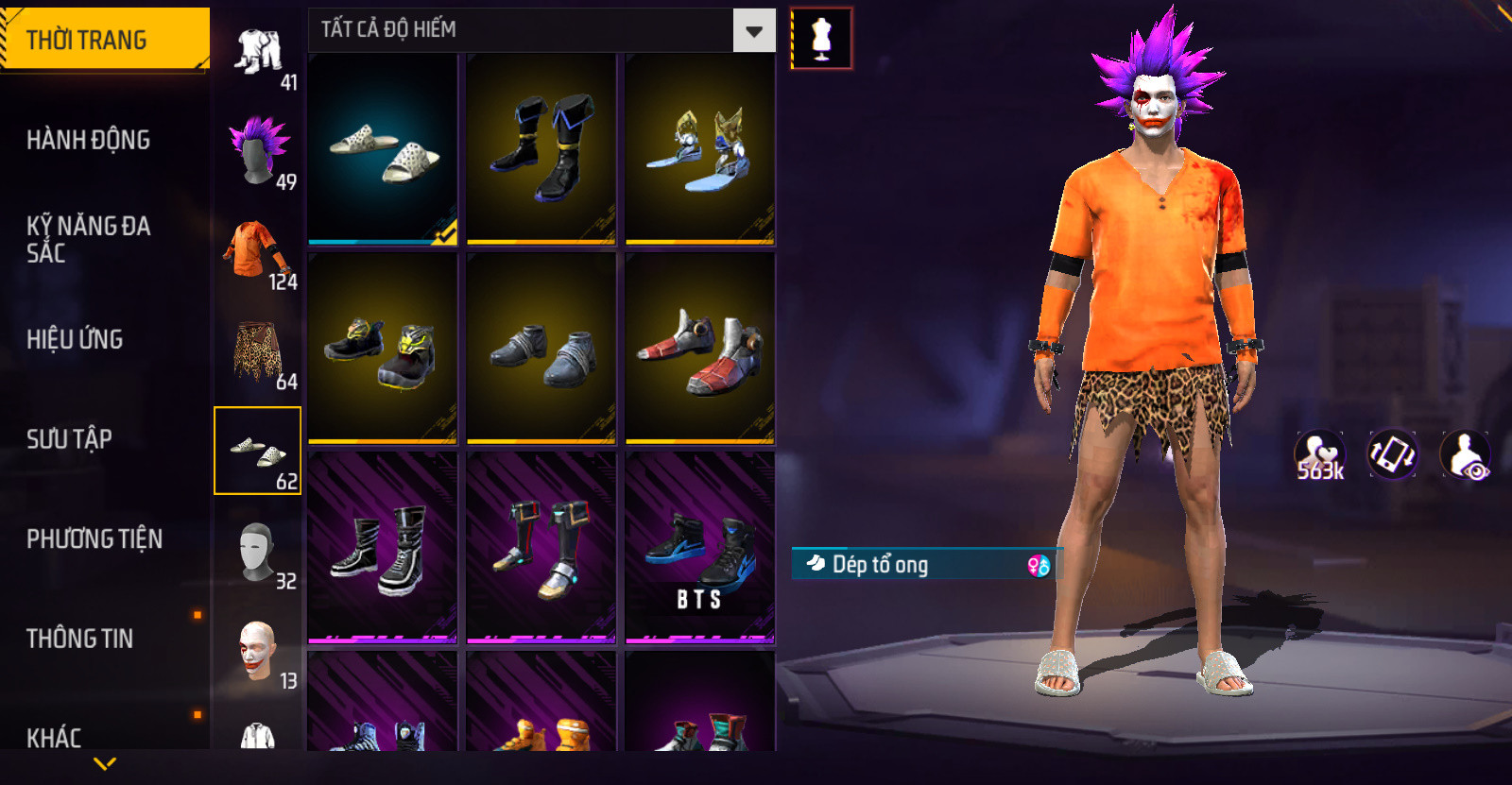Open the Hiệu Ứng section

pos(75,339)
